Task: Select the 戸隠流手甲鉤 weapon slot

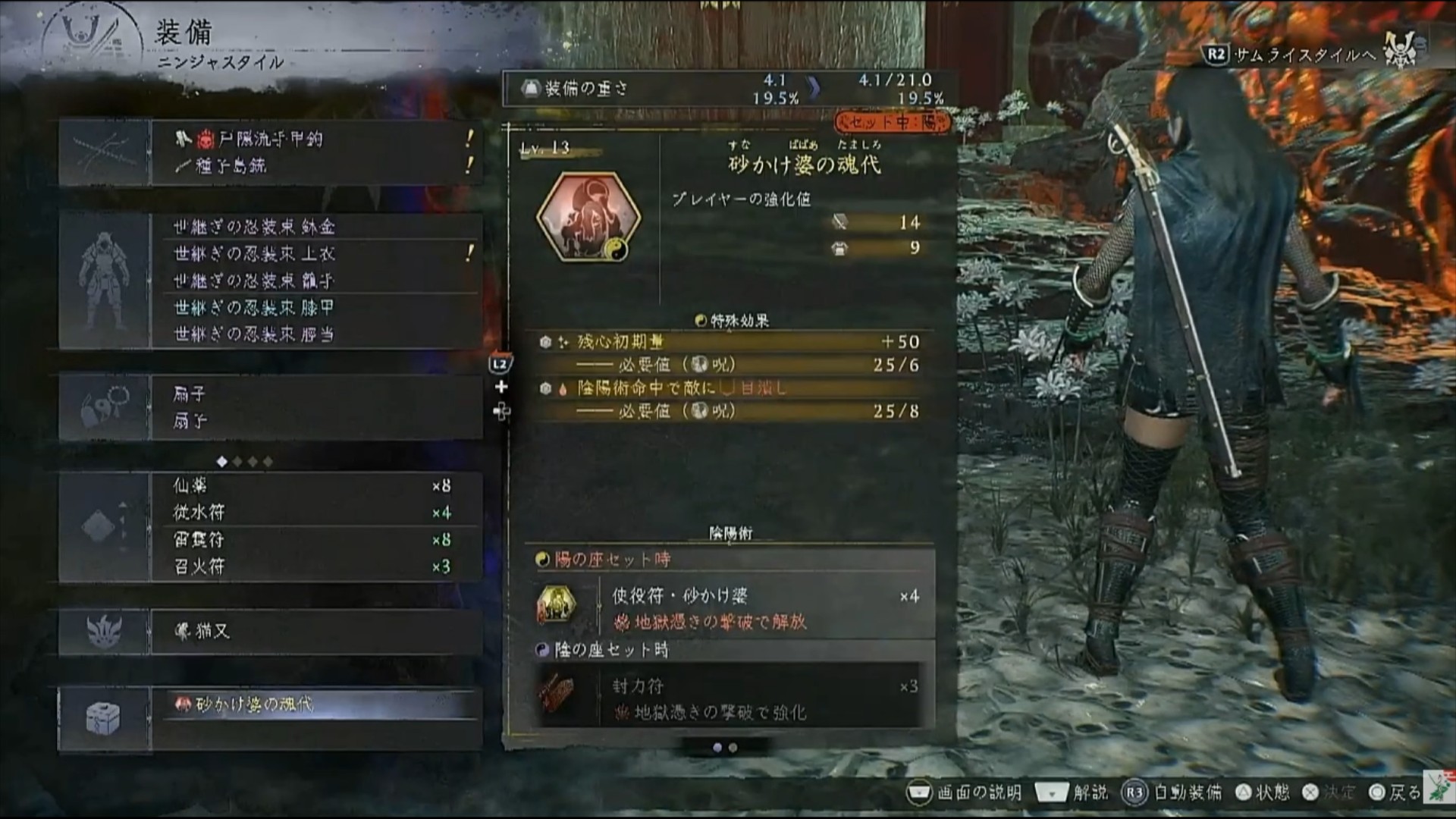Action: click(270, 139)
